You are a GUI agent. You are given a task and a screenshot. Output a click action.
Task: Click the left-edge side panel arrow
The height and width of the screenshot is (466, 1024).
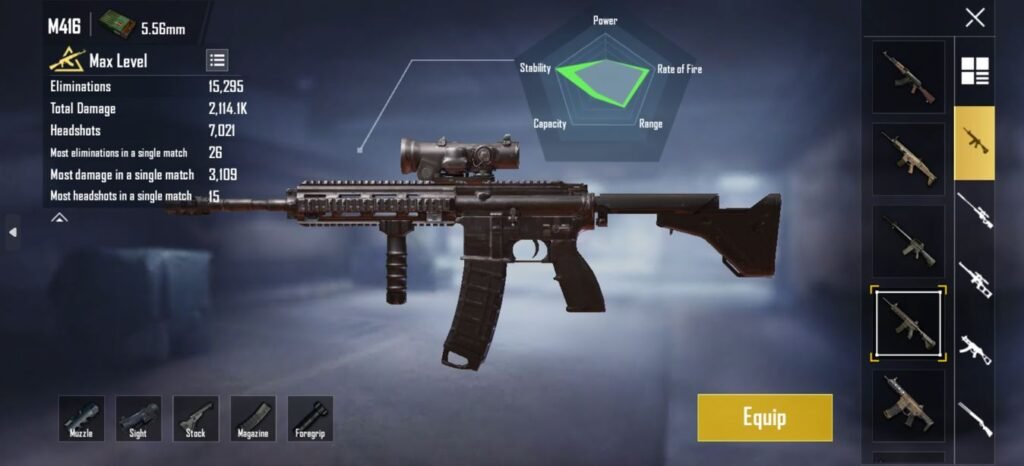point(13,232)
